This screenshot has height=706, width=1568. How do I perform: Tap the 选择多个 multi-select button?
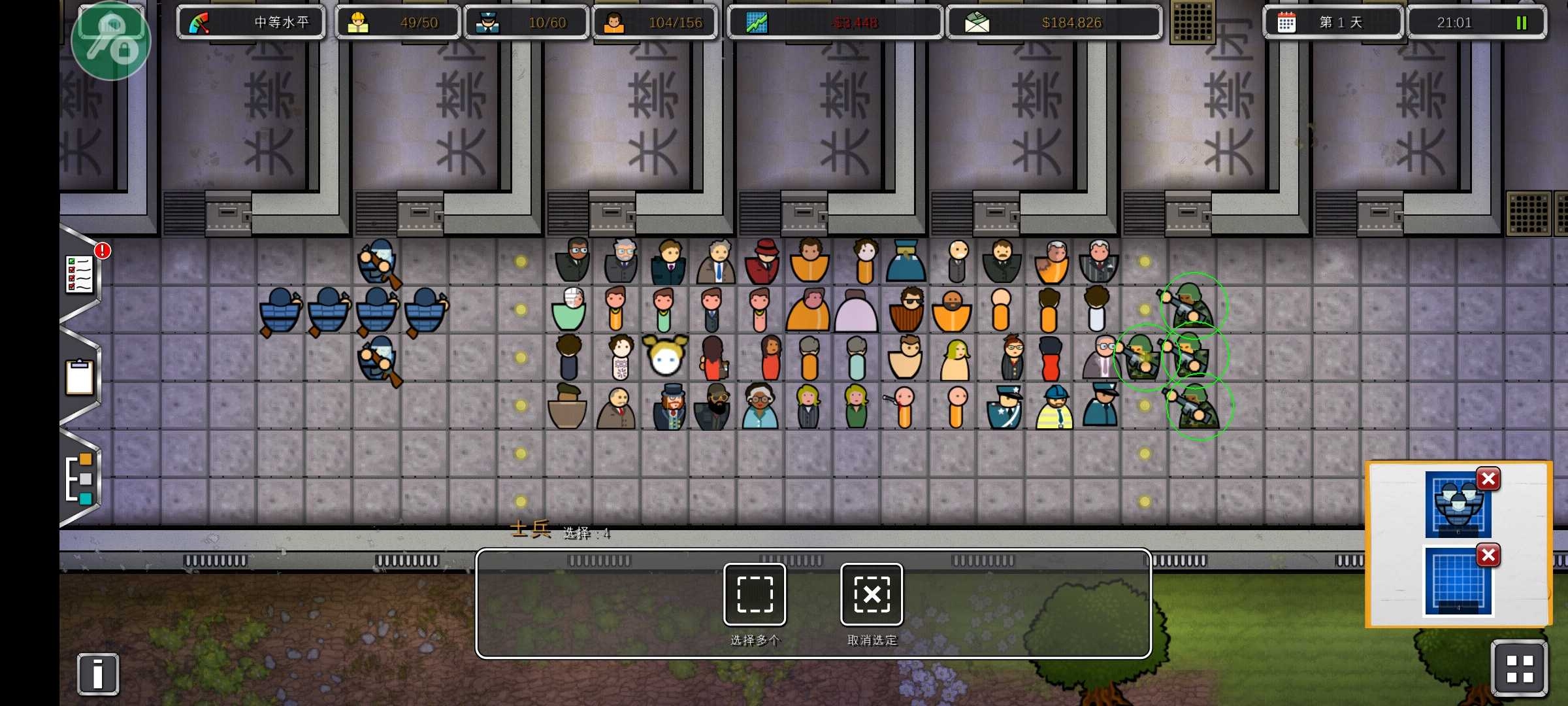coord(755,594)
